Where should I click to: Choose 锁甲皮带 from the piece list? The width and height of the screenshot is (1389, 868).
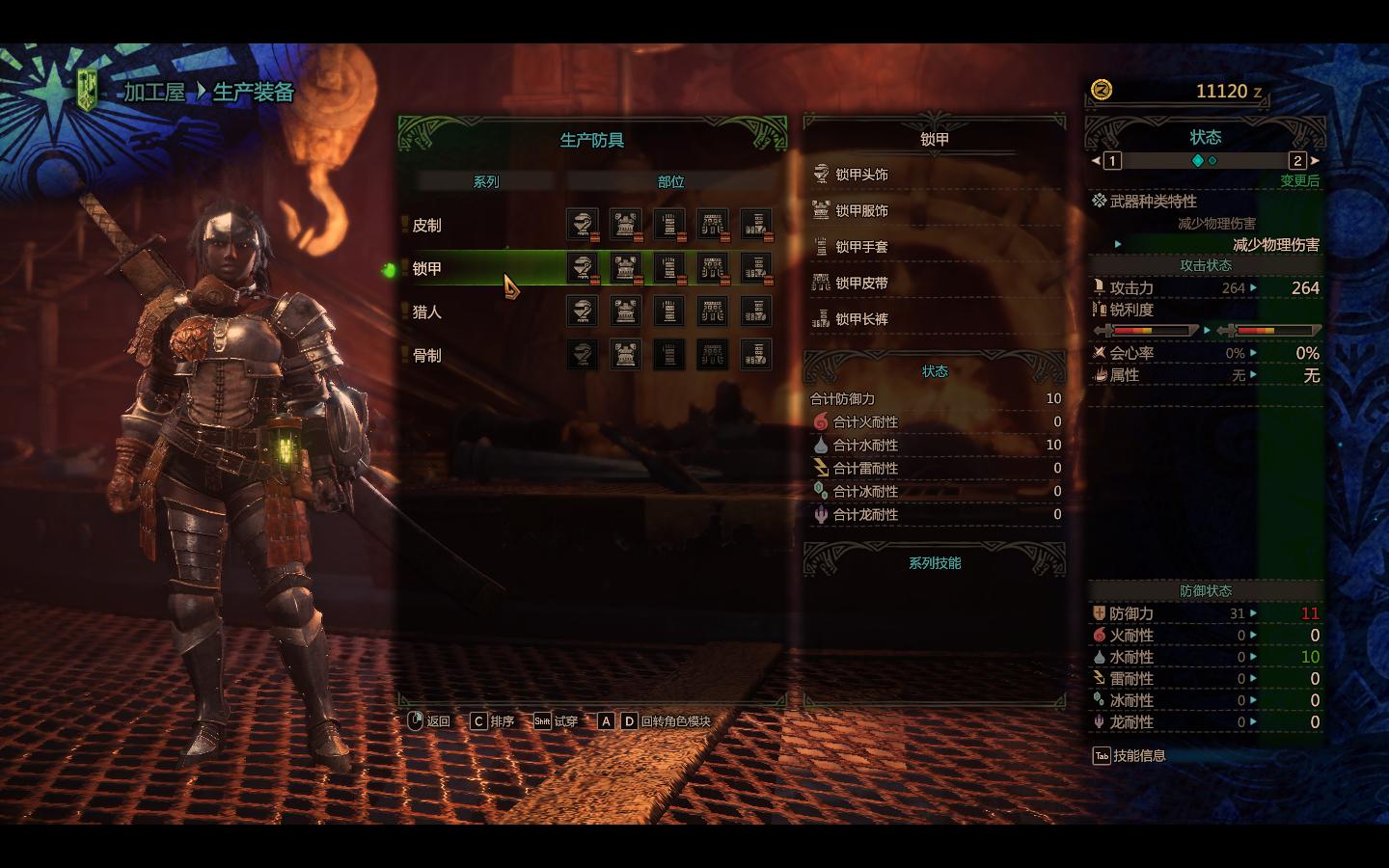click(861, 284)
